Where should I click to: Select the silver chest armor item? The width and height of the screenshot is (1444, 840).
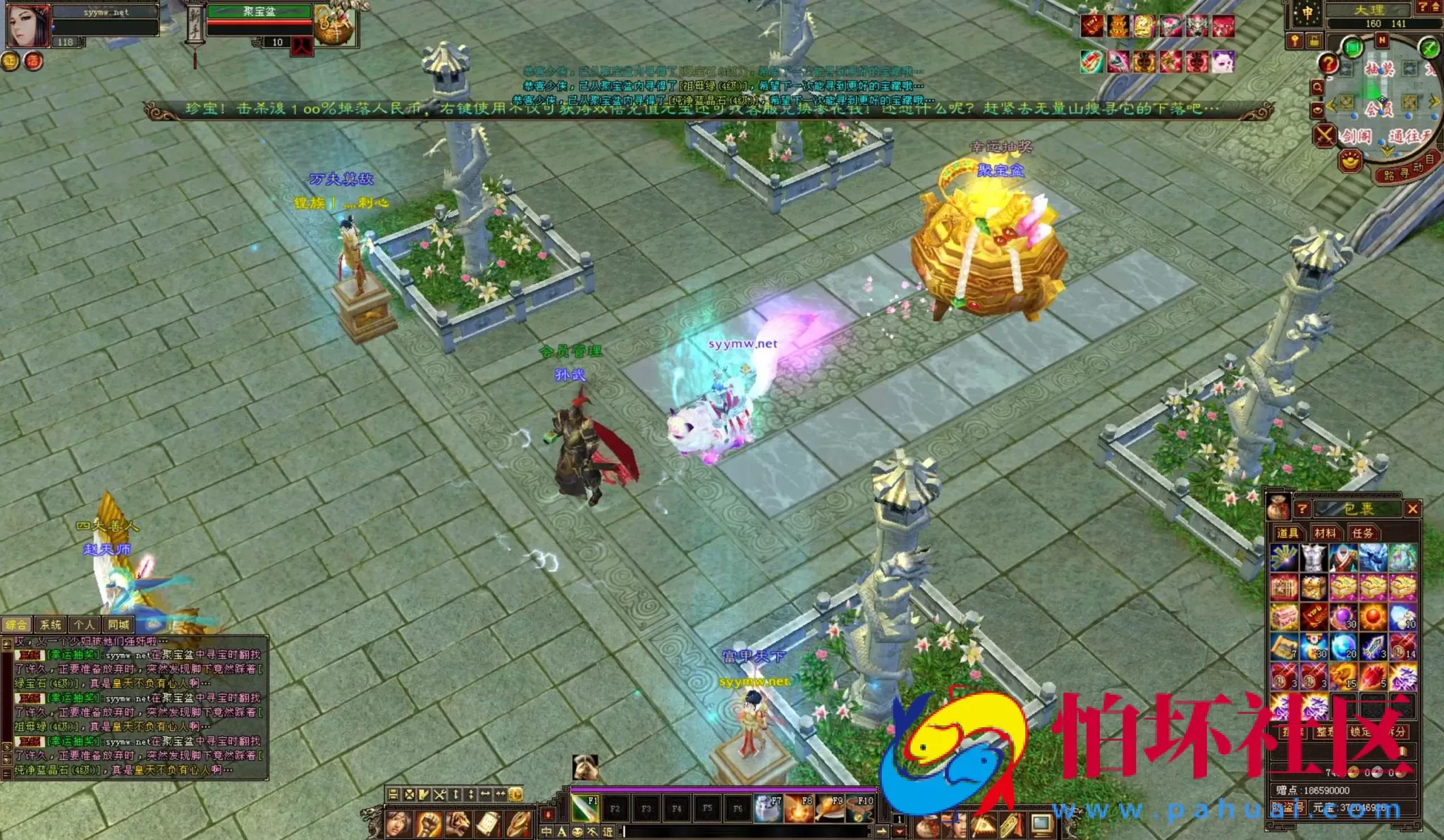click(1314, 557)
